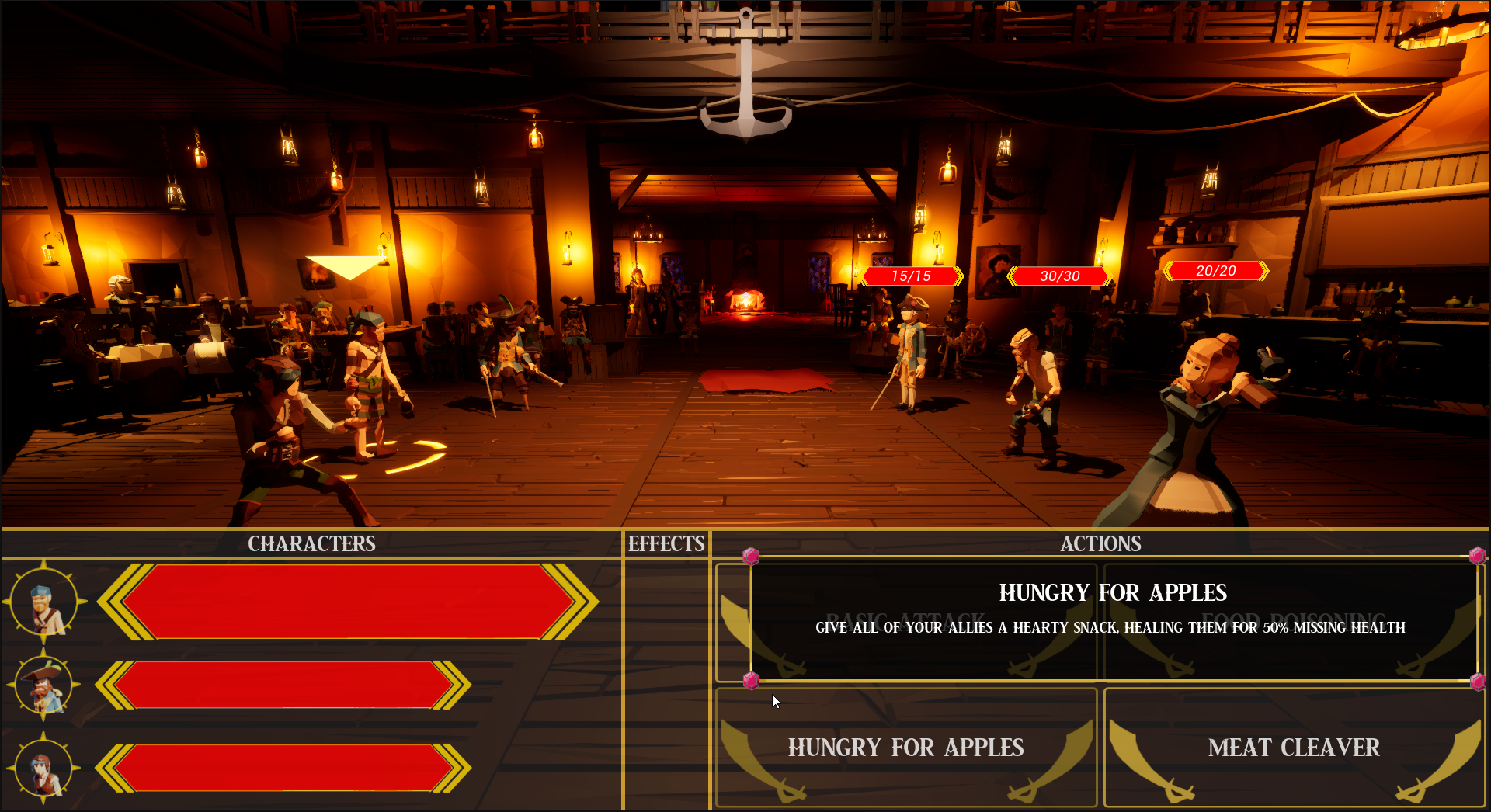Pick the red-bearded pirate captain portrait

[x=44, y=686]
